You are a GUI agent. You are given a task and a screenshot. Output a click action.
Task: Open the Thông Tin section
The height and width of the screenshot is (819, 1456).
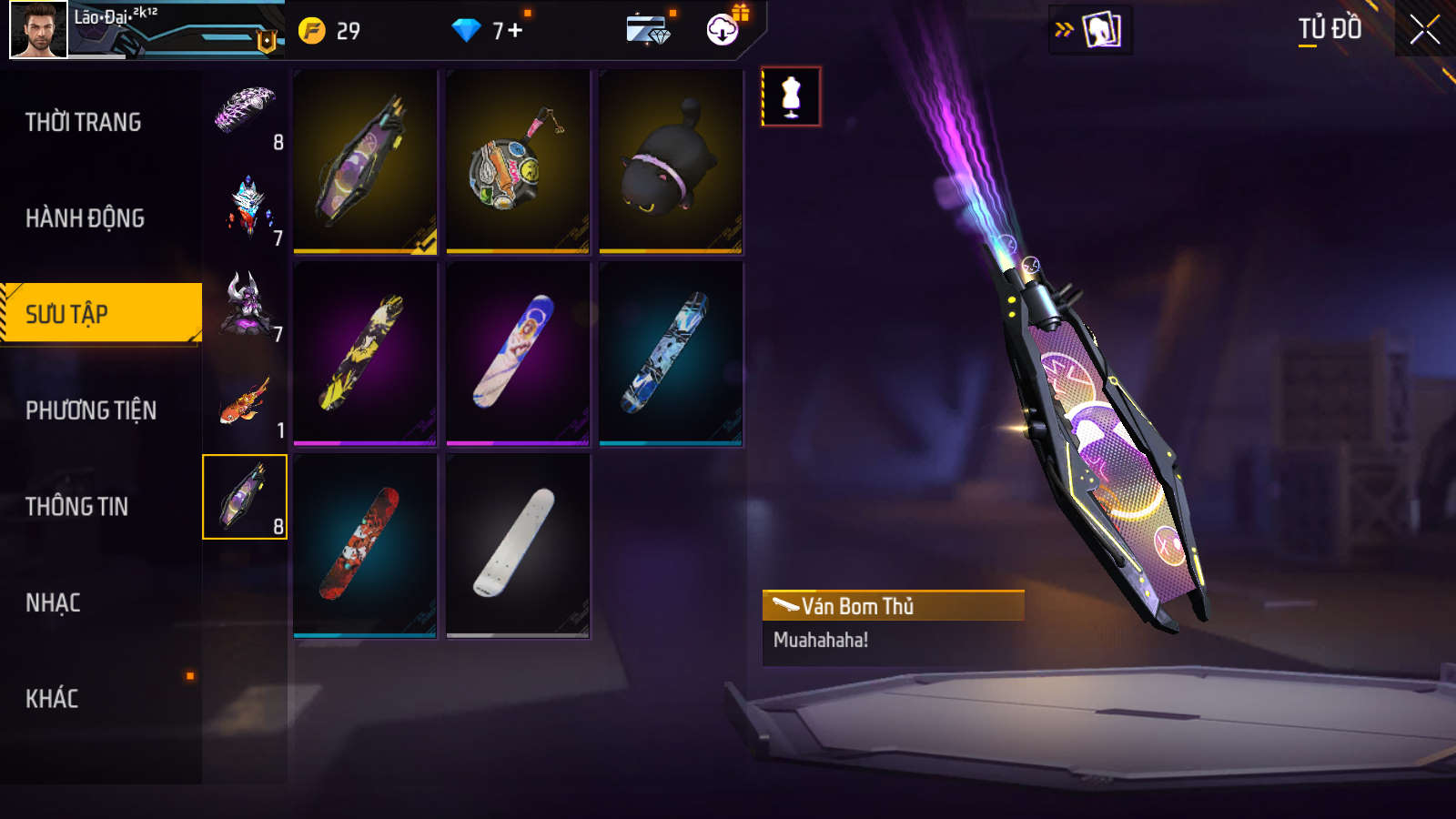coord(76,507)
